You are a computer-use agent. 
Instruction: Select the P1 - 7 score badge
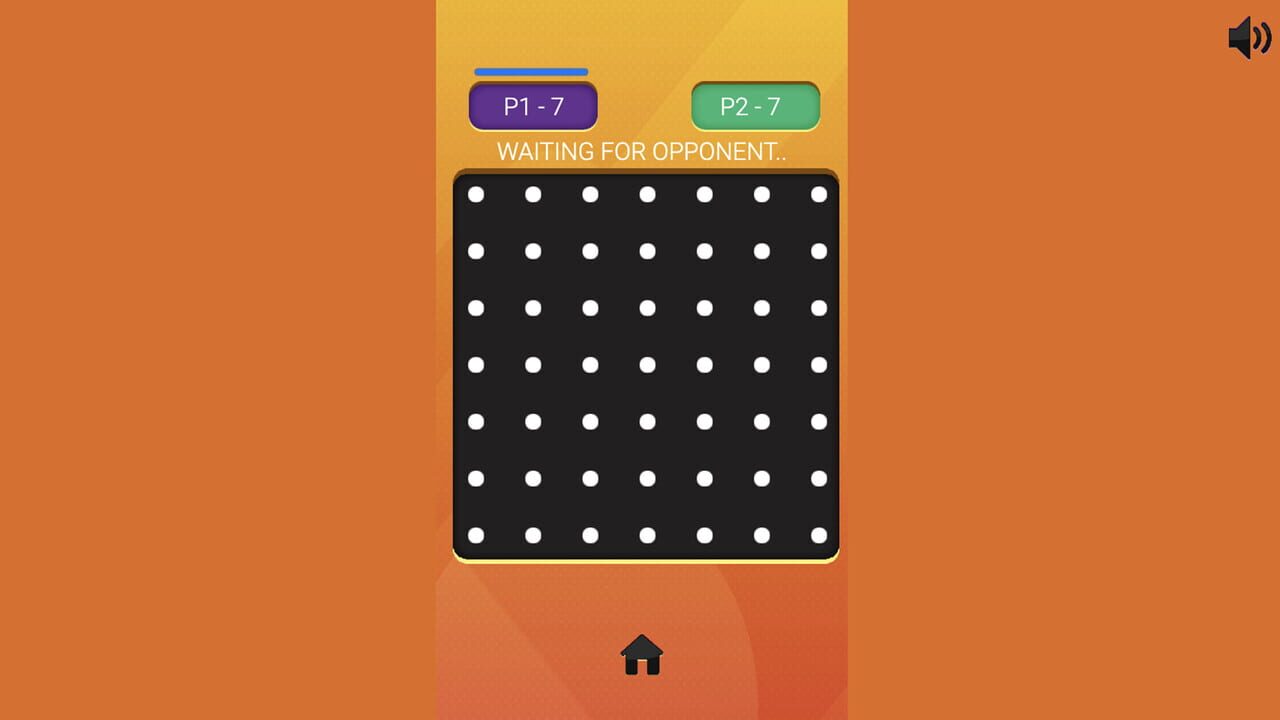[531, 105]
